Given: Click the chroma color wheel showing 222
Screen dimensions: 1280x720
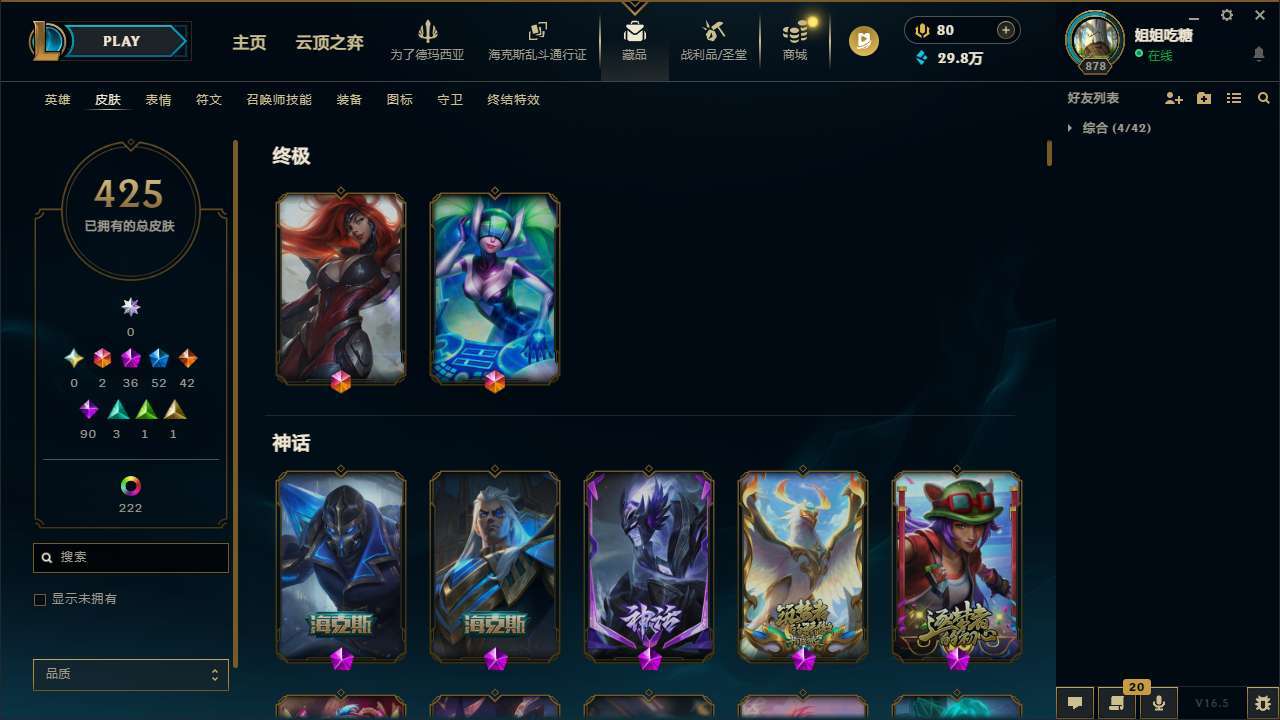Looking at the screenshot, I should pos(129,484).
